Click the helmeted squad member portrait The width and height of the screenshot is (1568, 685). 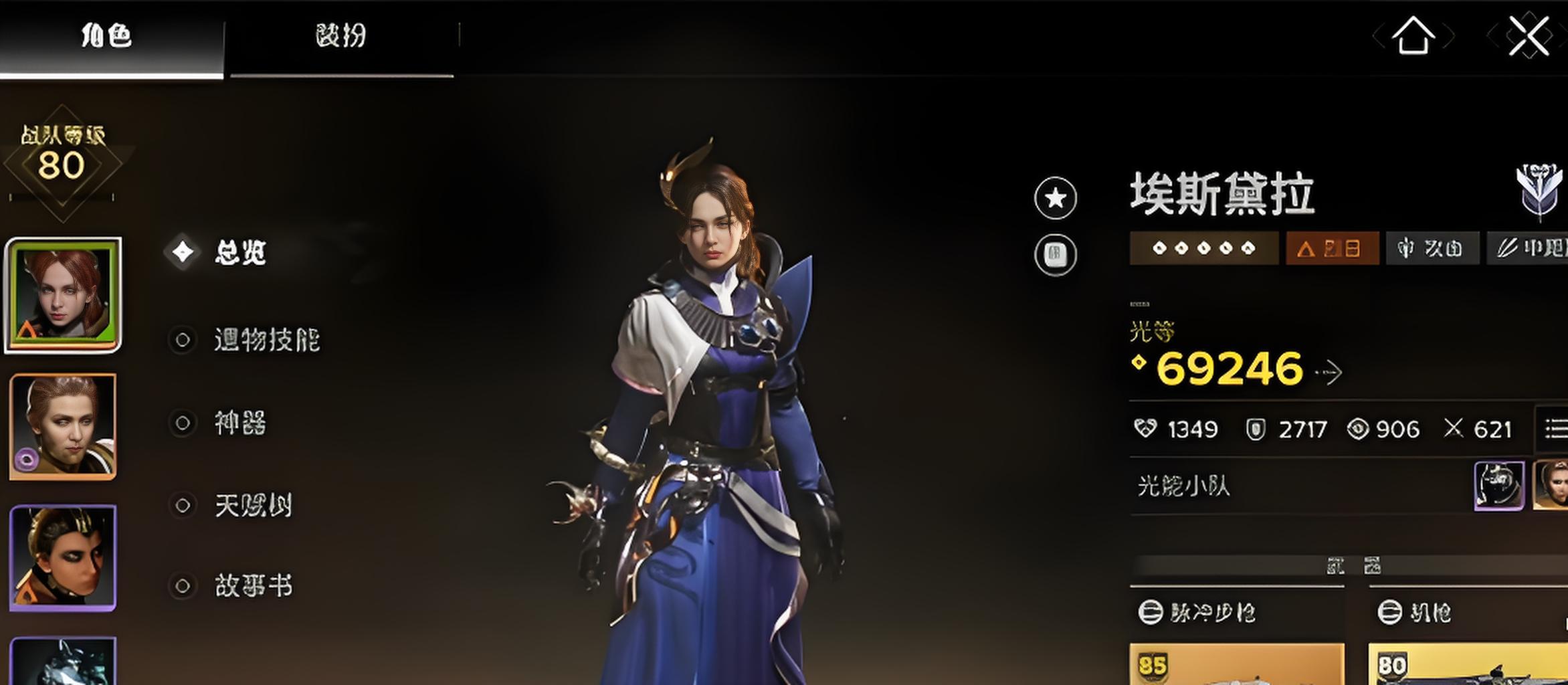coord(1498,486)
